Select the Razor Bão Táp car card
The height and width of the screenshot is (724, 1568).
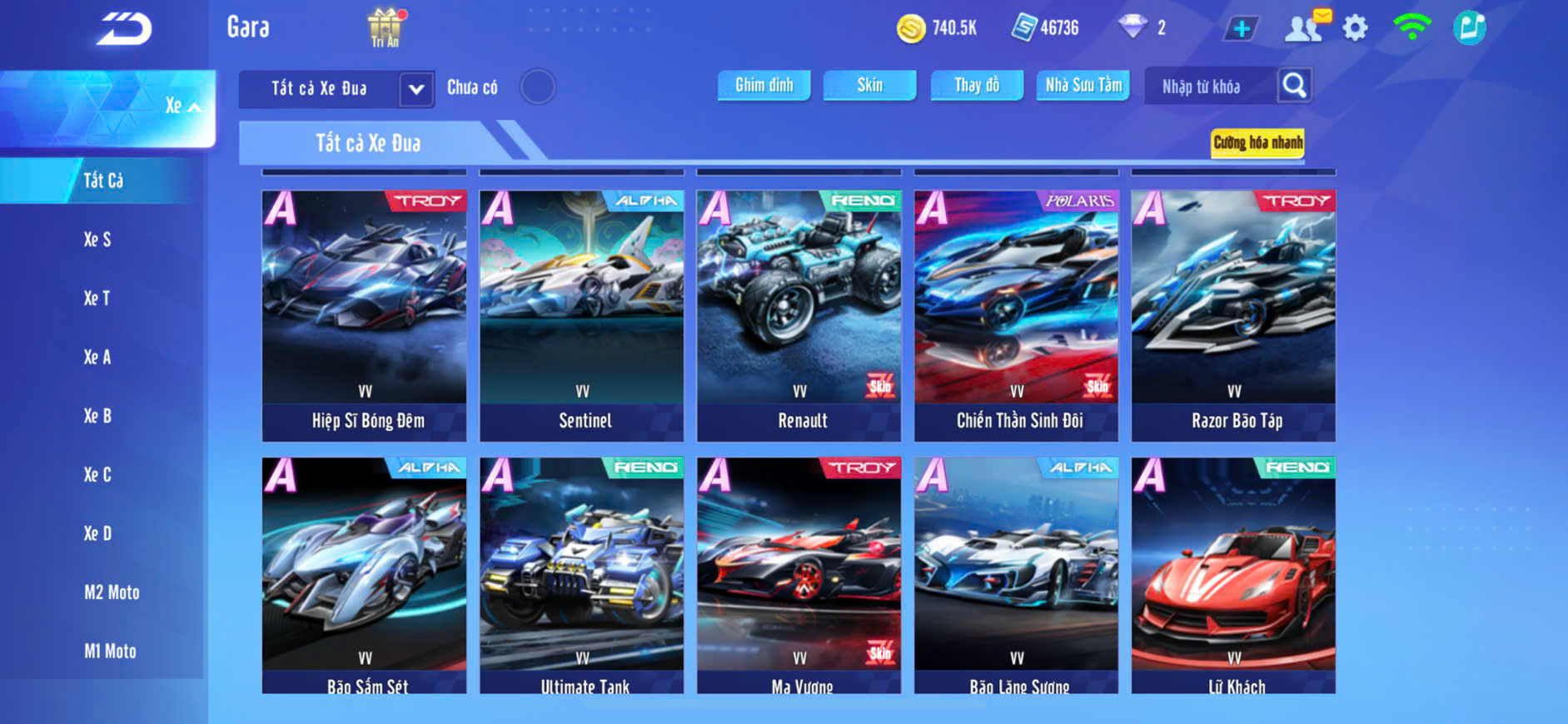click(1233, 315)
